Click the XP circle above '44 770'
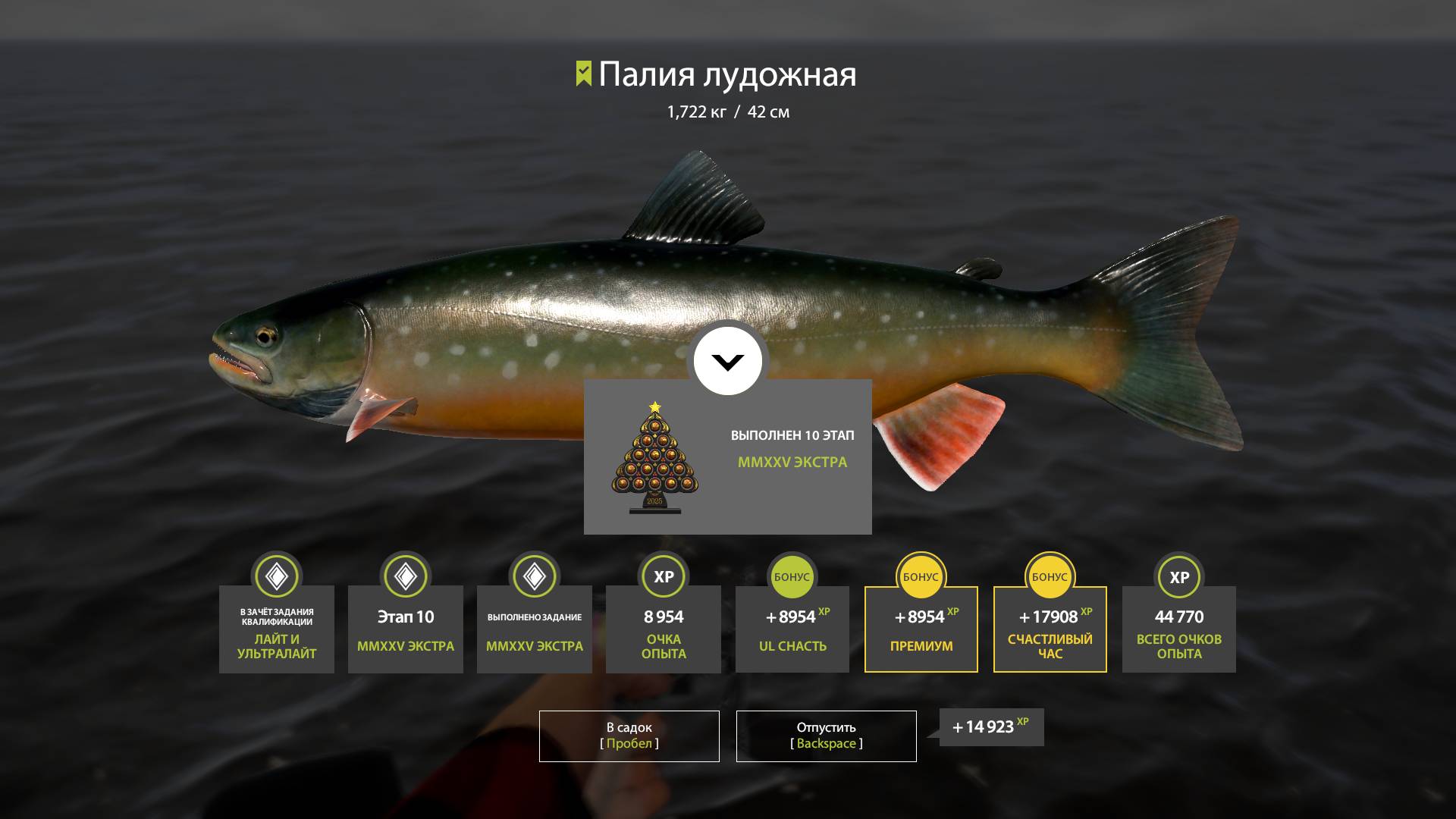 point(1178,576)
